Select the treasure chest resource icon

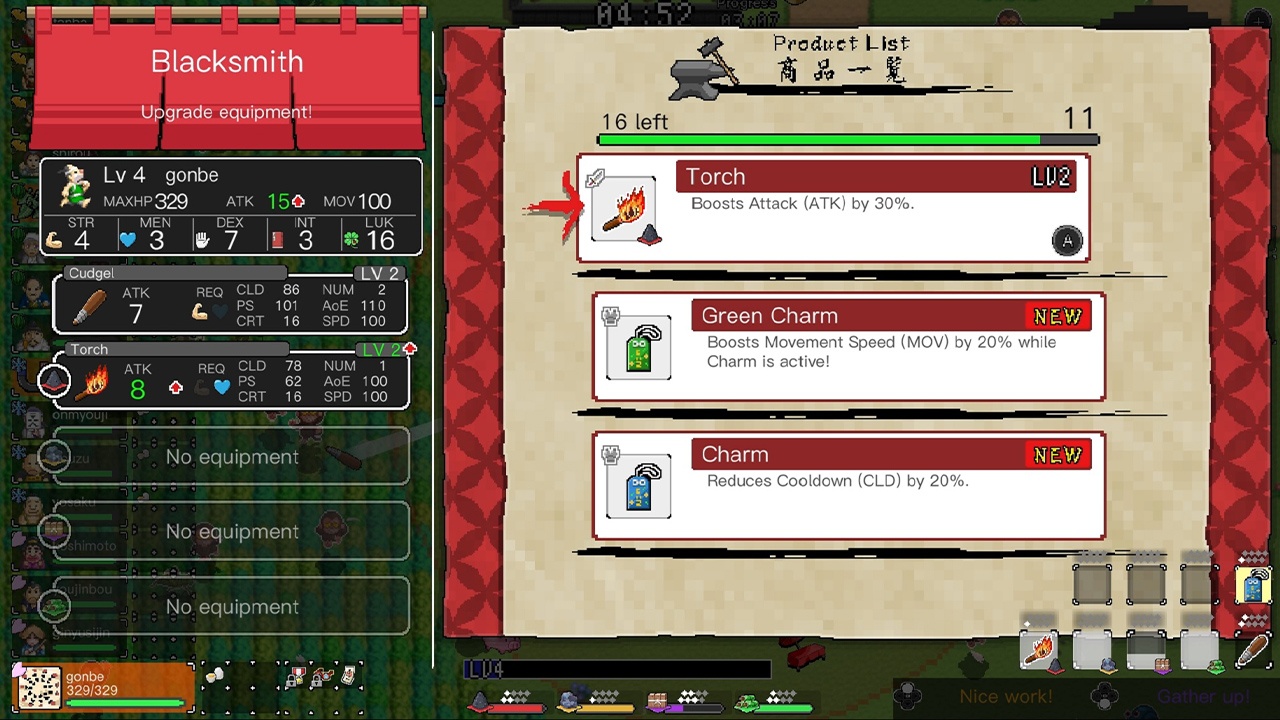point(657,698)
